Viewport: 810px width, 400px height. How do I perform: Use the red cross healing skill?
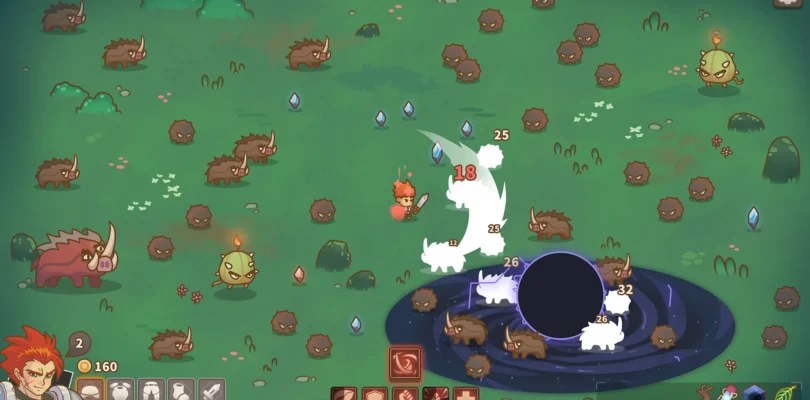pos(466,394)
